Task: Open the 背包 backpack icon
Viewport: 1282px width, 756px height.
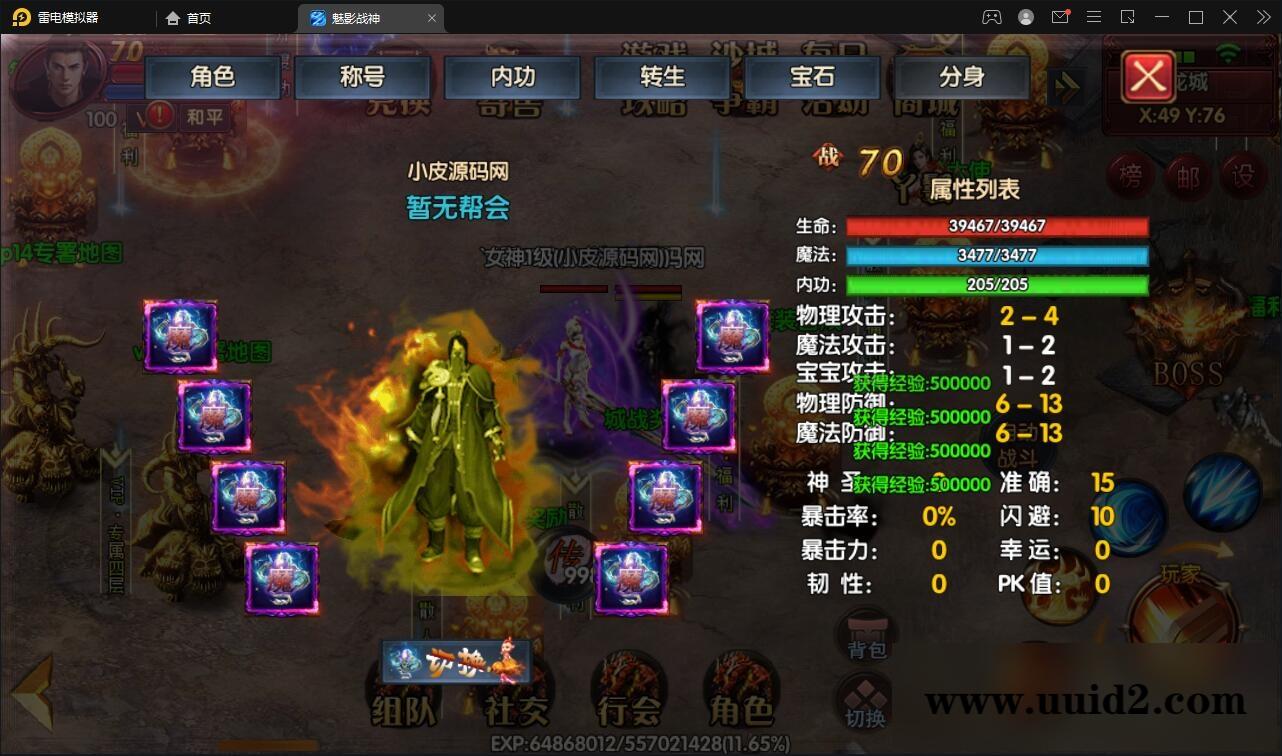Action: pyautogui.click(x=864, y=634)
